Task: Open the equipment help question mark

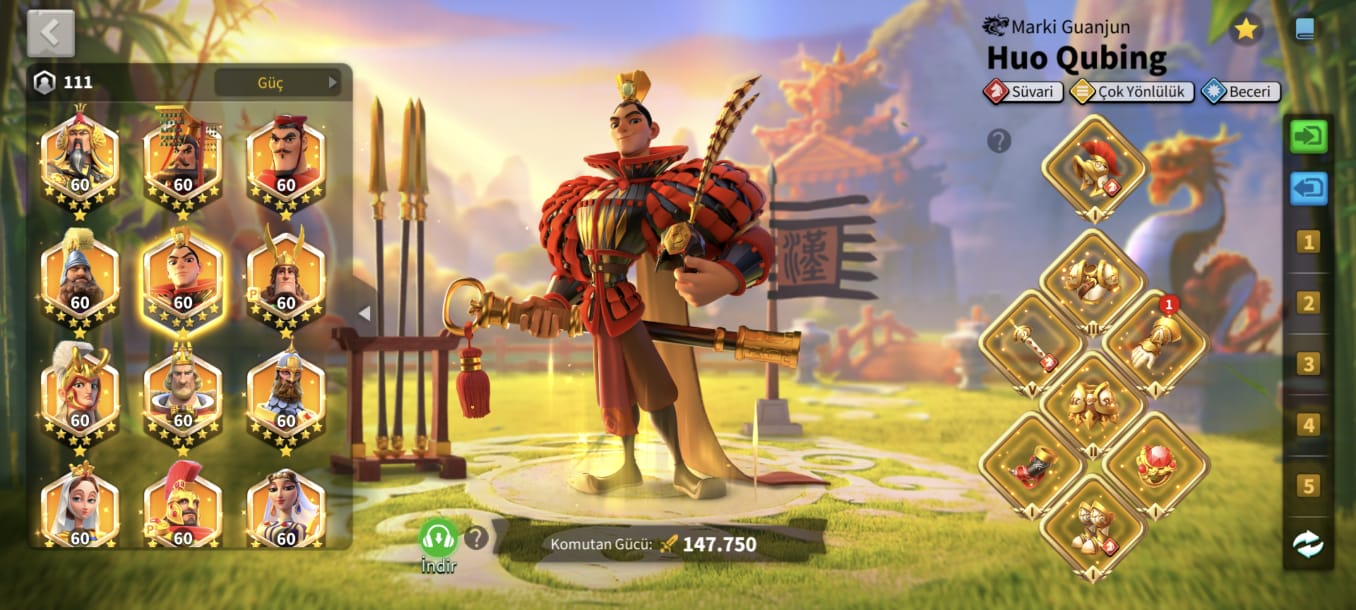Action: click(999, 141)
